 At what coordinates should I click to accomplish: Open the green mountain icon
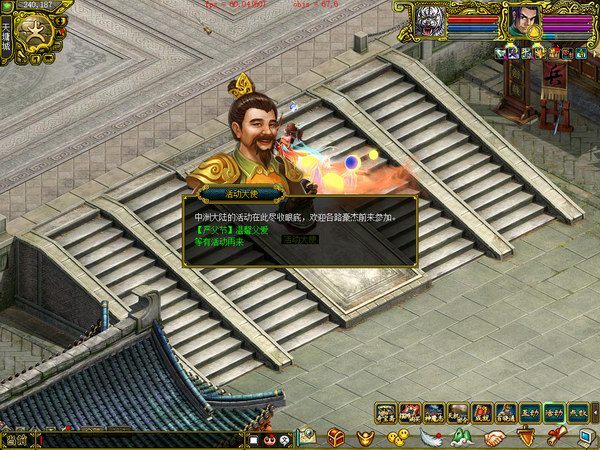(461, 437)
